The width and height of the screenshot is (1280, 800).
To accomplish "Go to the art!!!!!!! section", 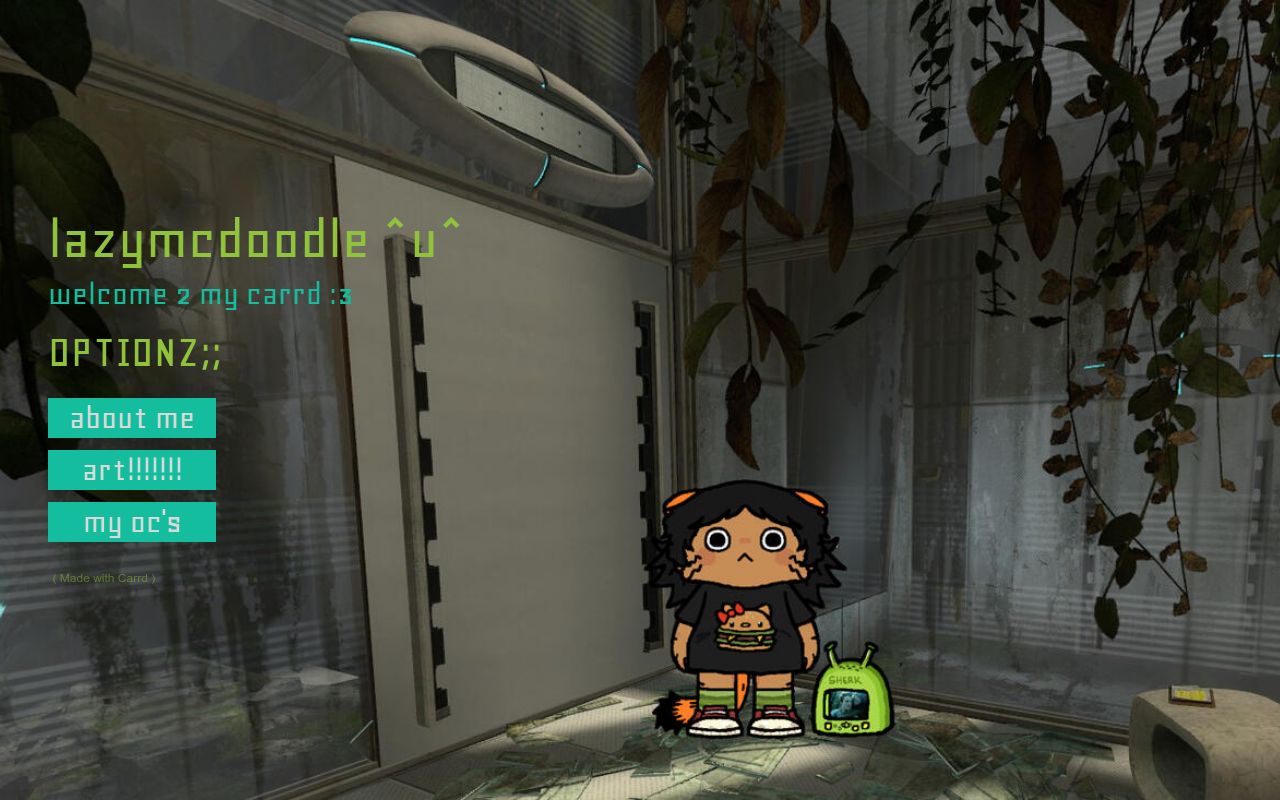I will coord(132,470).
